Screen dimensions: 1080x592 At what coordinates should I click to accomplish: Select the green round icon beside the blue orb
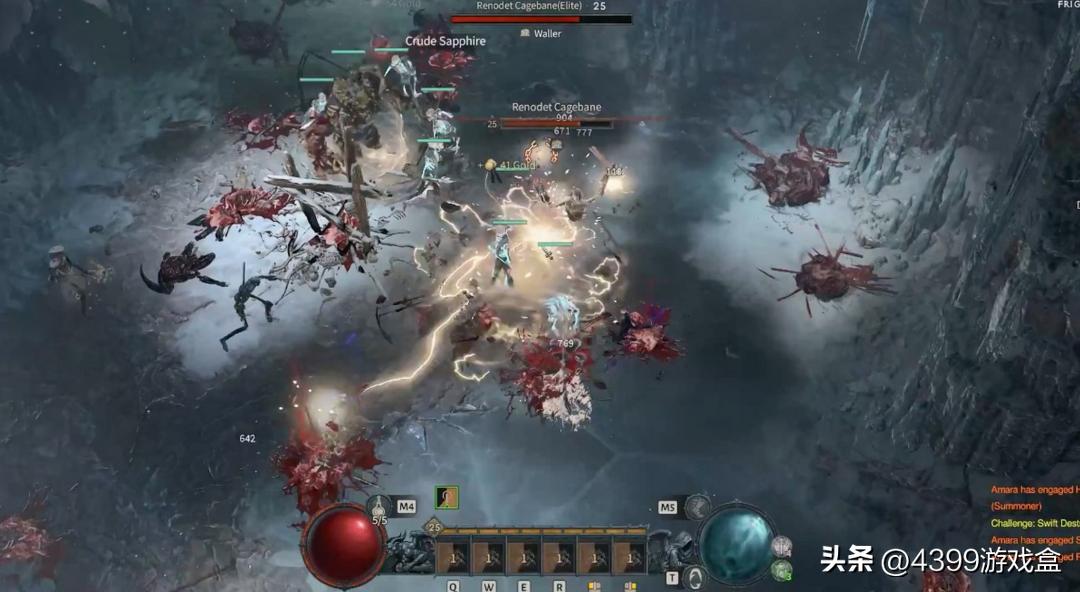tap(782, 570)
